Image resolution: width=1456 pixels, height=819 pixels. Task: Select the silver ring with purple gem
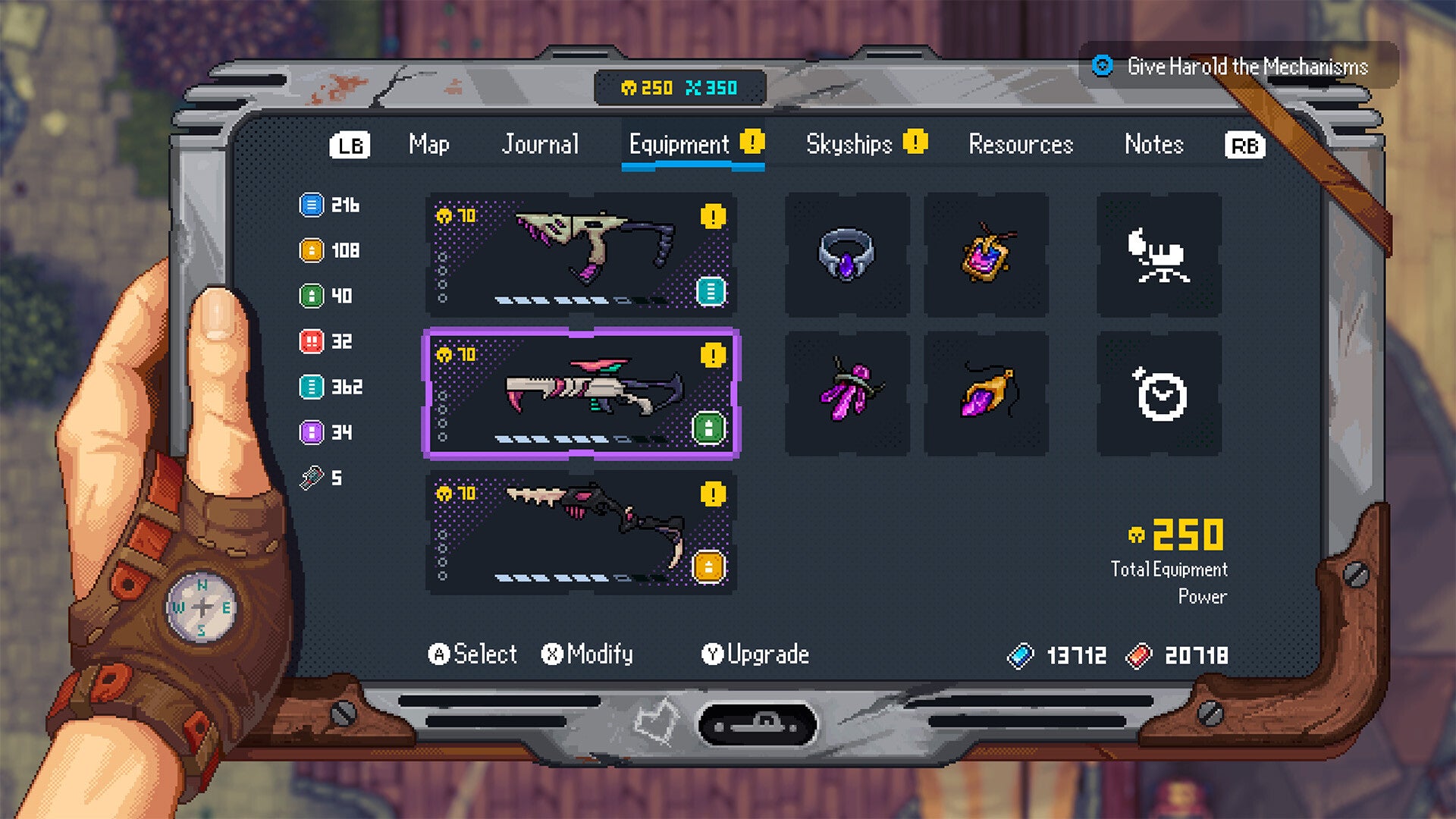click(x=846, y=254)
